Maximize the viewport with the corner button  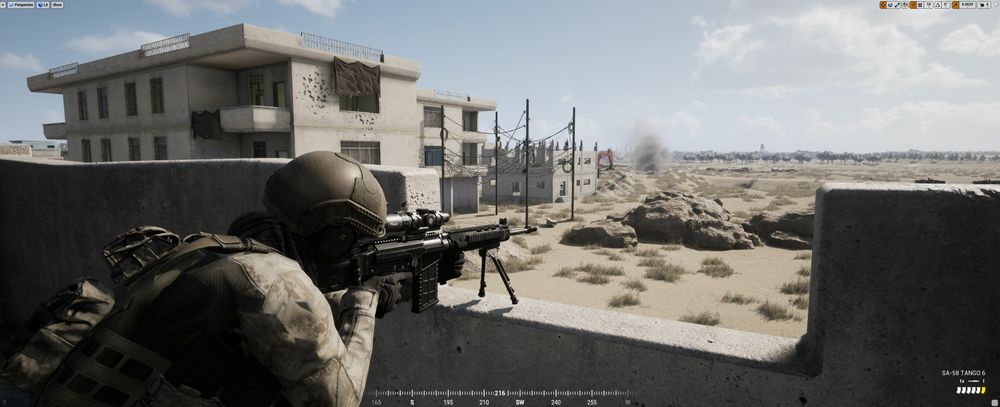click(994, 5)
